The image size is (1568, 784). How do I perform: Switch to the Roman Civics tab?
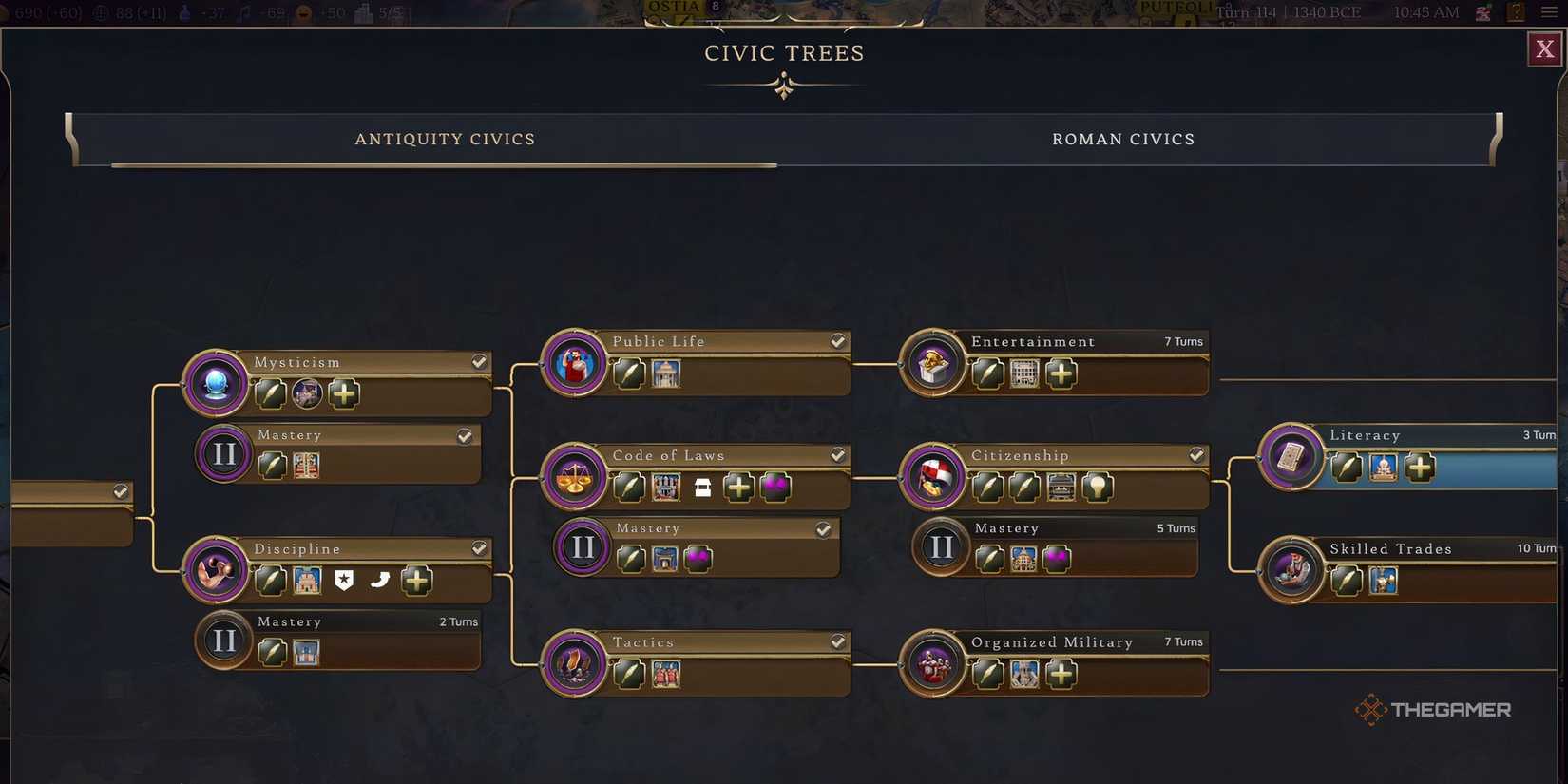point(1123,139)
